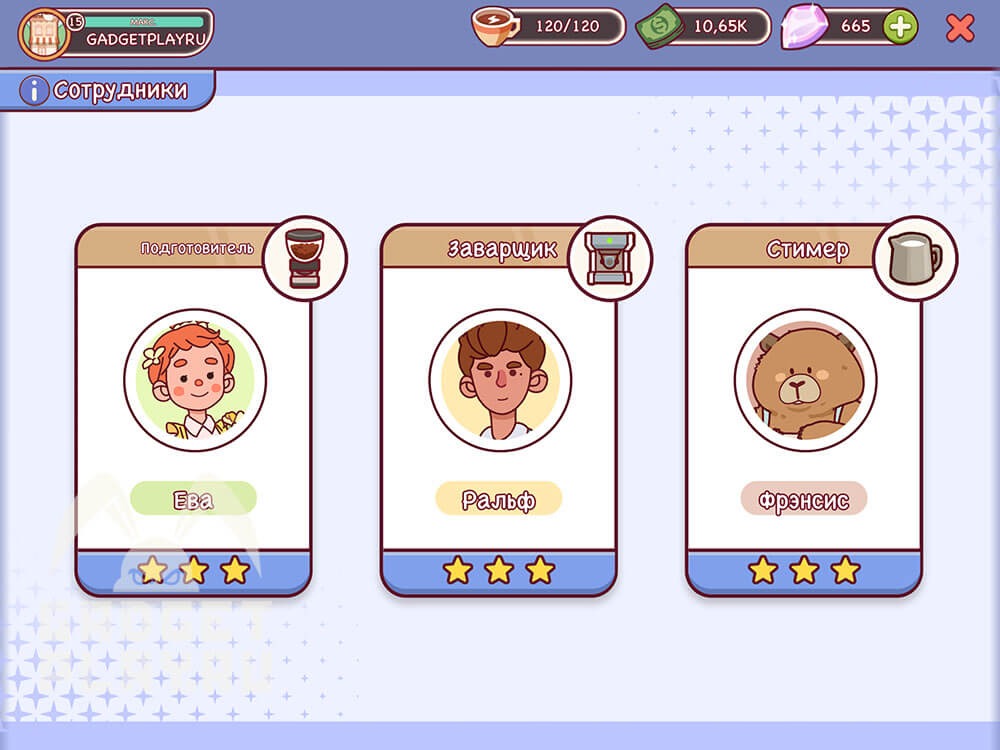Click the pink gem currency icon

(x=803, y=27)
